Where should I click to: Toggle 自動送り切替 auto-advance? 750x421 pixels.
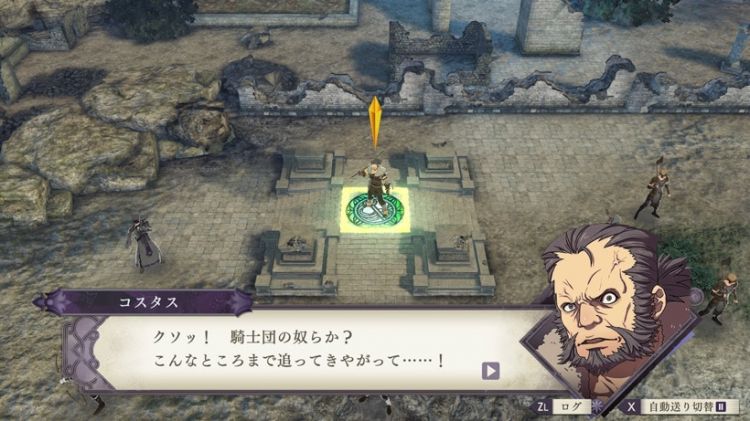click(676, 407)
